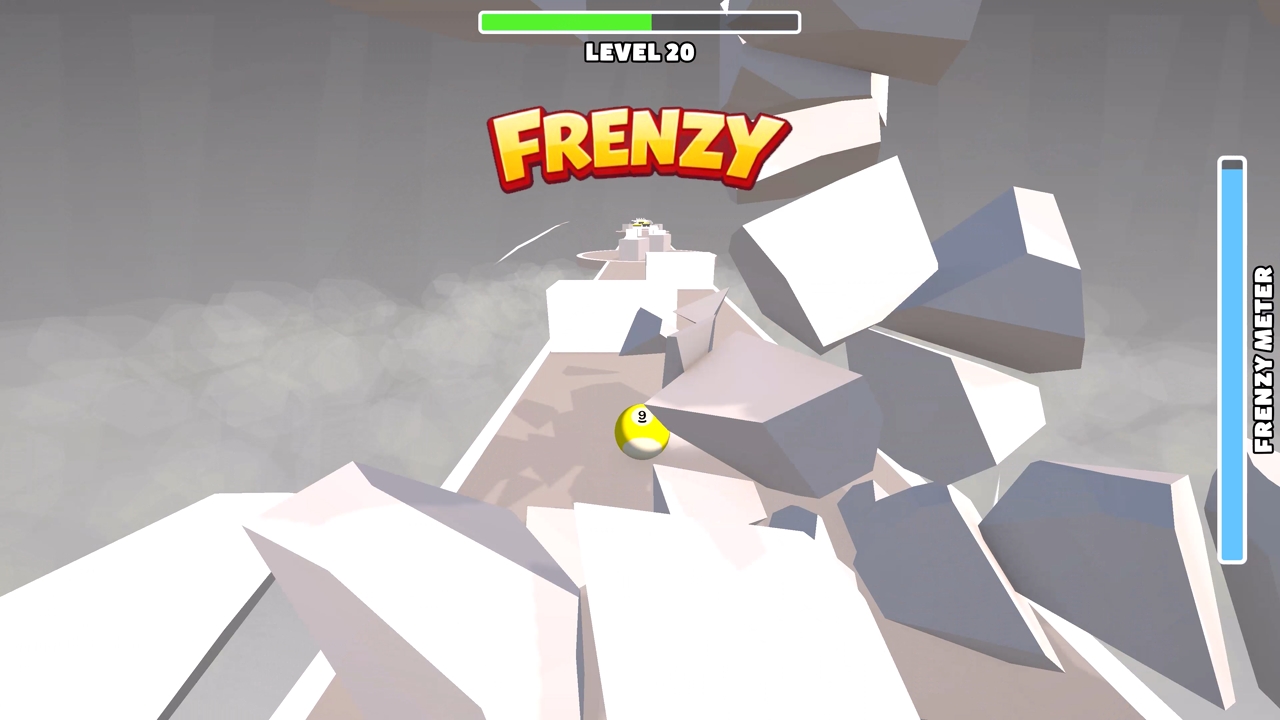Click the progress bar's fill divider
Viewport: 1280px width, 720px height.
[x=651, y=21]
